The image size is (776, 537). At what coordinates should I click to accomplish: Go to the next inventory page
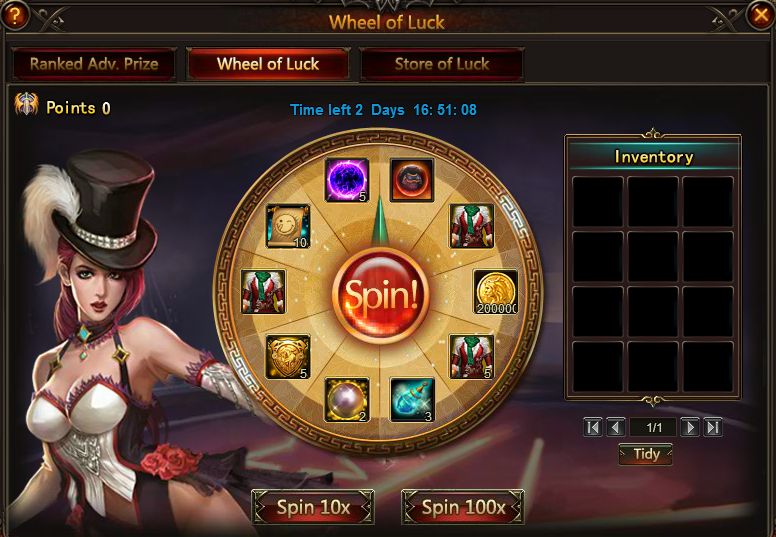pyautogui.click(x=690, y=427)
